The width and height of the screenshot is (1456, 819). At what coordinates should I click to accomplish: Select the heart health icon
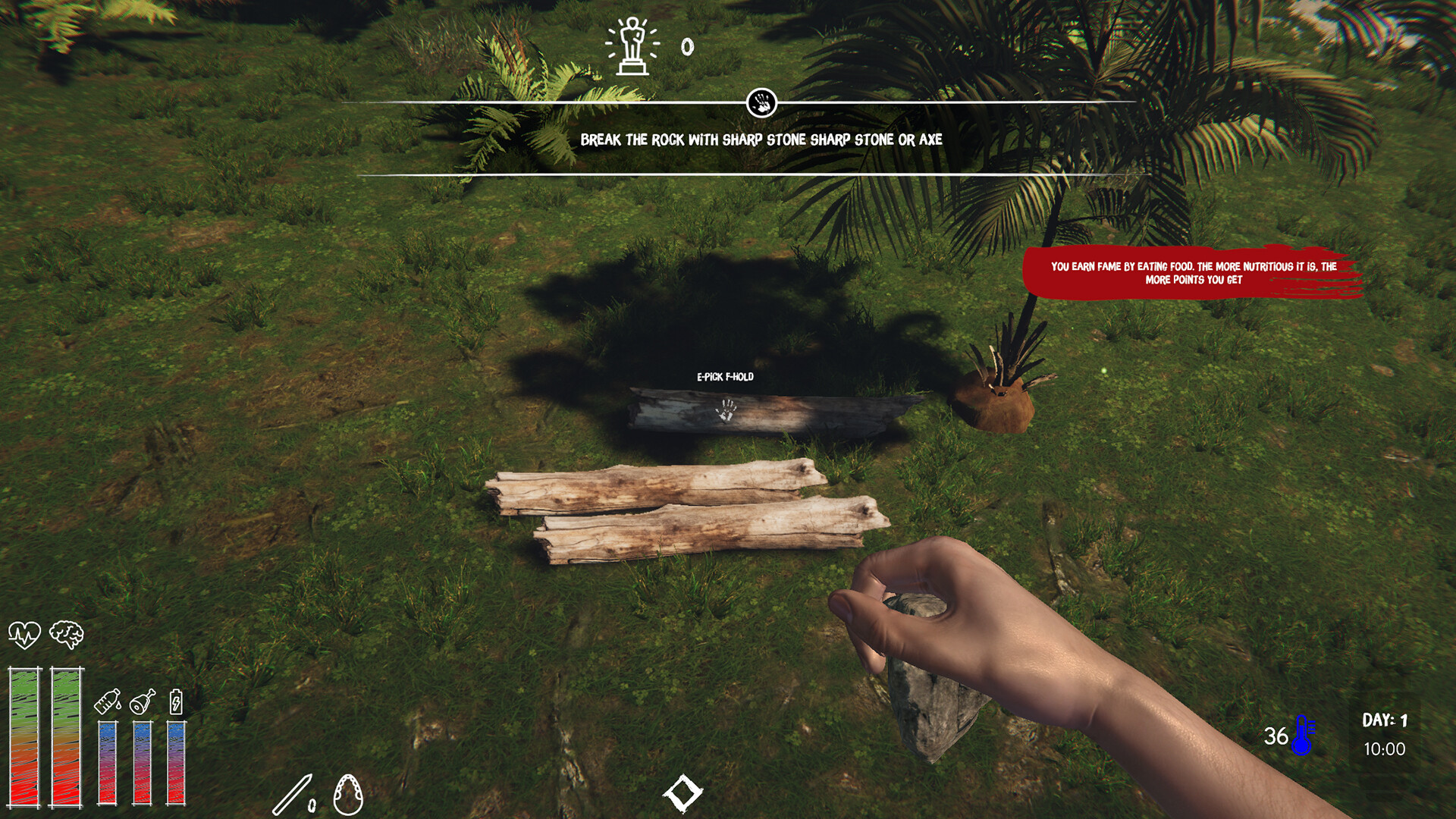click(x=24, y=634)
